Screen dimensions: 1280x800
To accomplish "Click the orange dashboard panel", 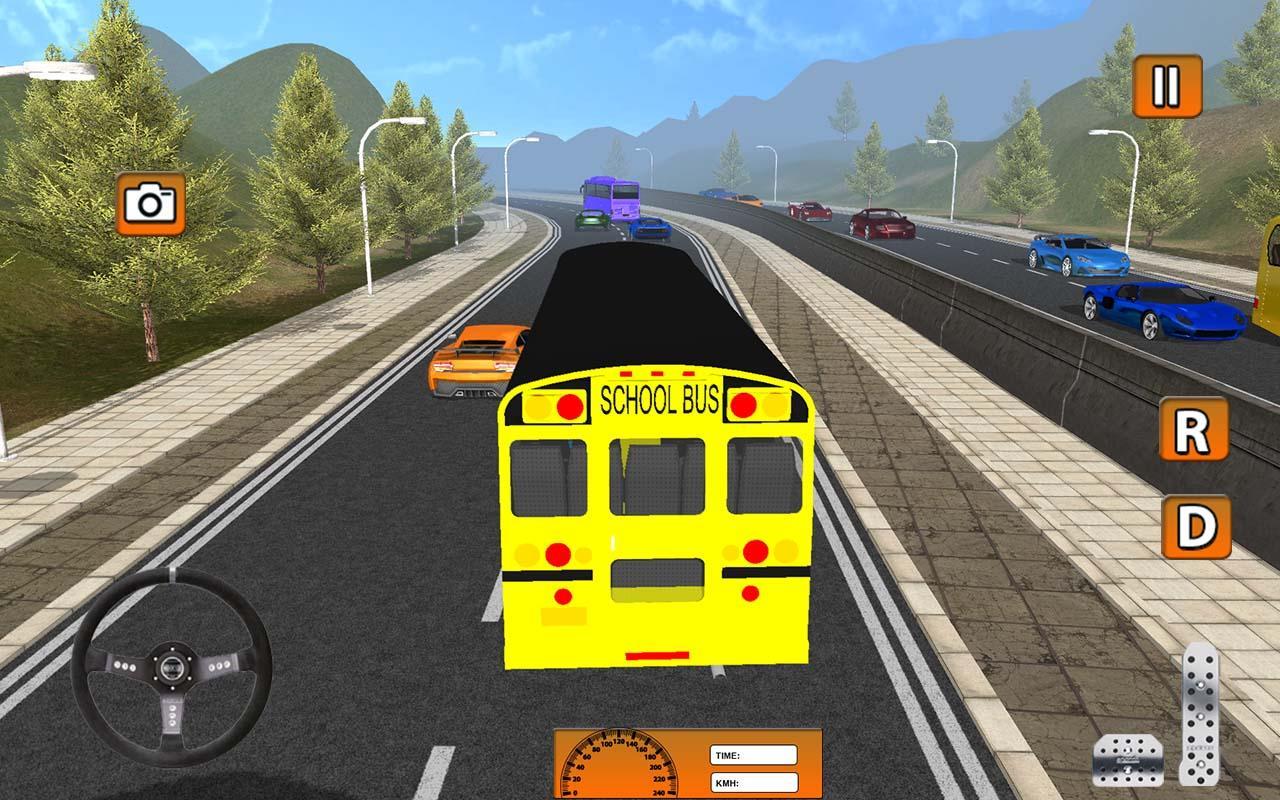I will click(x=690, y=763).
